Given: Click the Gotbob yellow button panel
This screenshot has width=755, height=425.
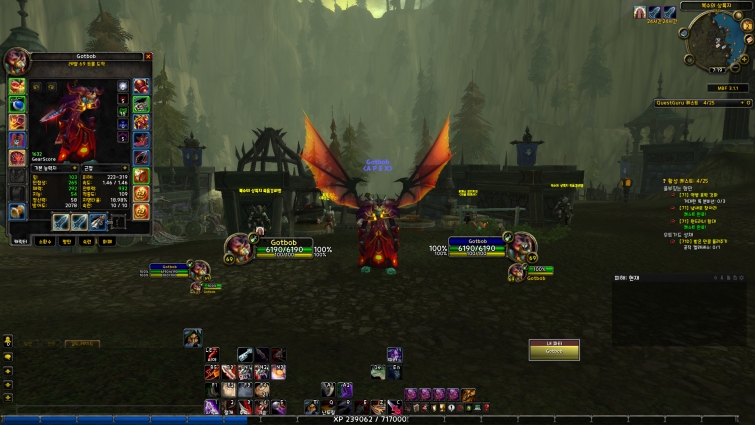Looking at the screenshot, I should click(554, 350).
